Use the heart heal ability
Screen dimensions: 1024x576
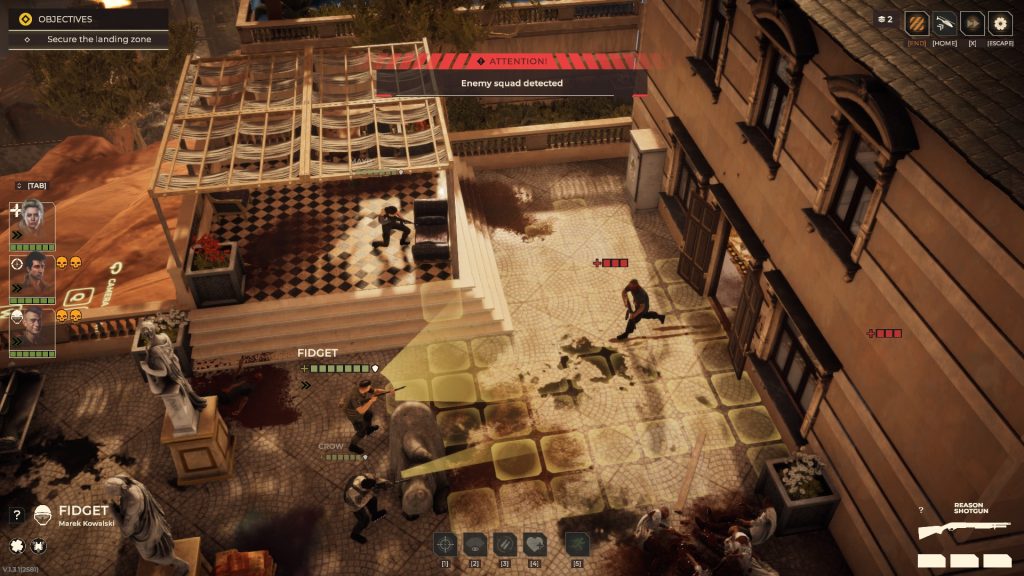pos(535,543)
